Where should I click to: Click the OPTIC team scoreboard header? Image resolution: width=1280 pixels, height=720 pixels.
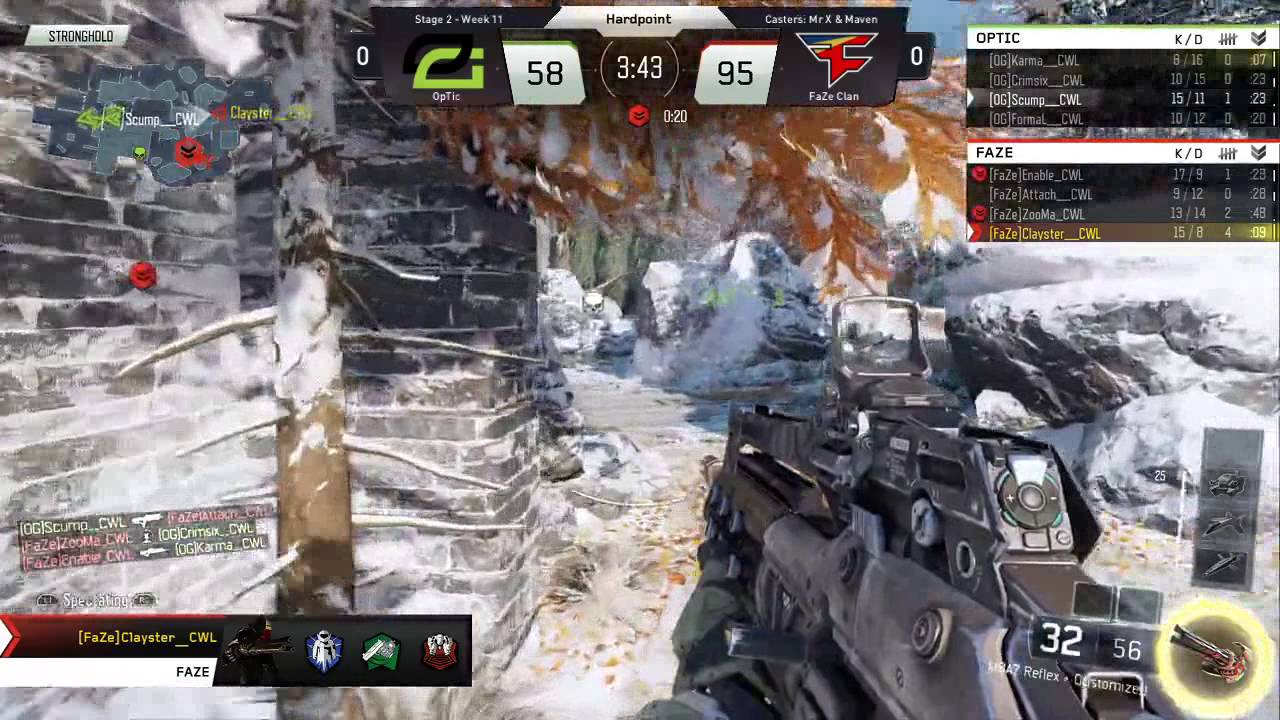click(1118, 38)
